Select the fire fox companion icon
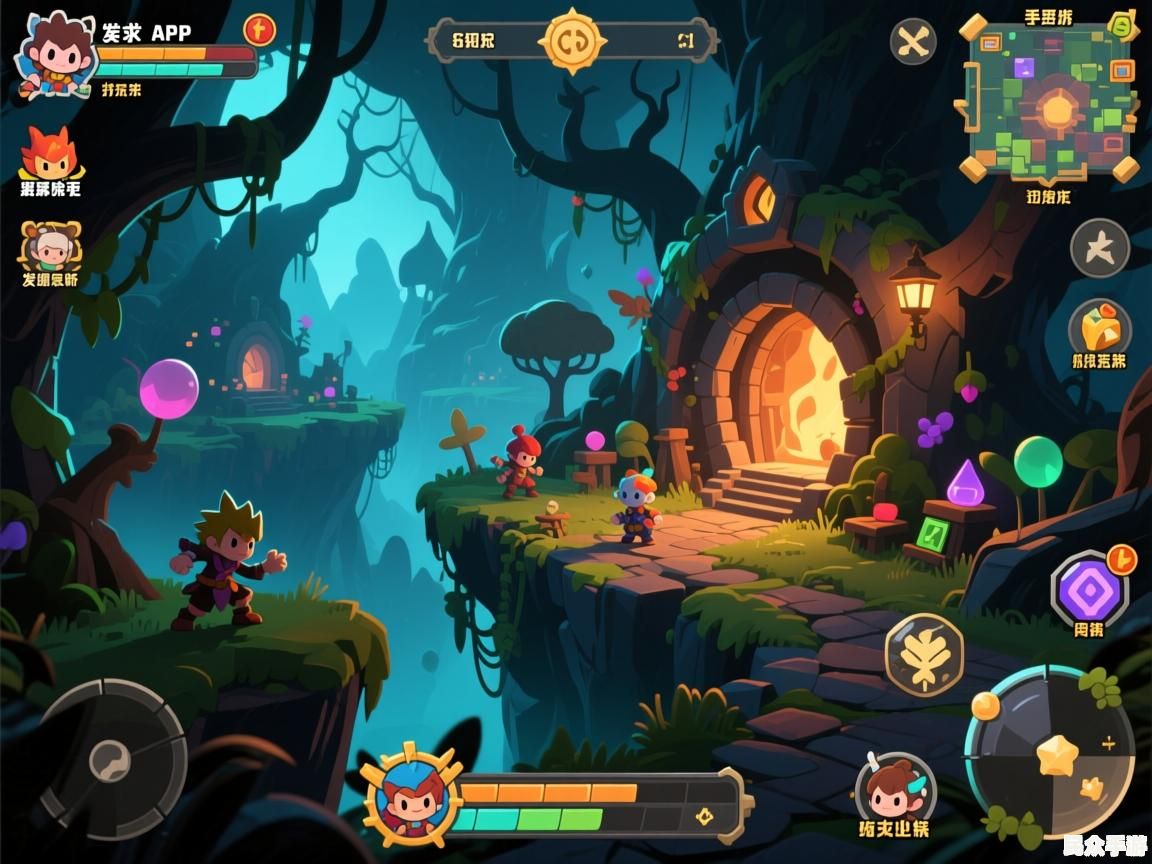Viewport: 1152px width, 864px height. point(49,154)
